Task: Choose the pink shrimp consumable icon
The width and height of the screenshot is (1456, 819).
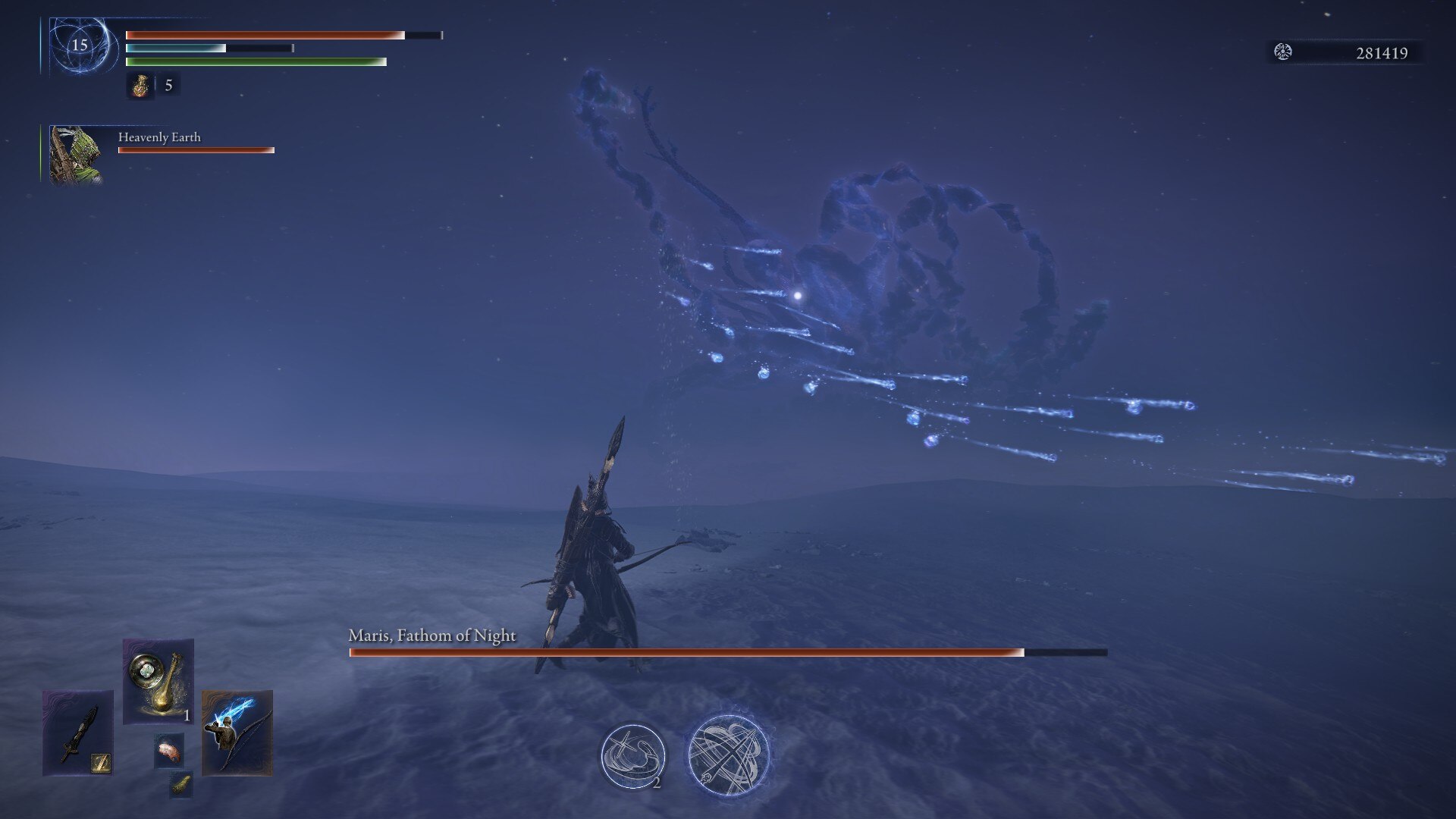Action: (169, 751)
